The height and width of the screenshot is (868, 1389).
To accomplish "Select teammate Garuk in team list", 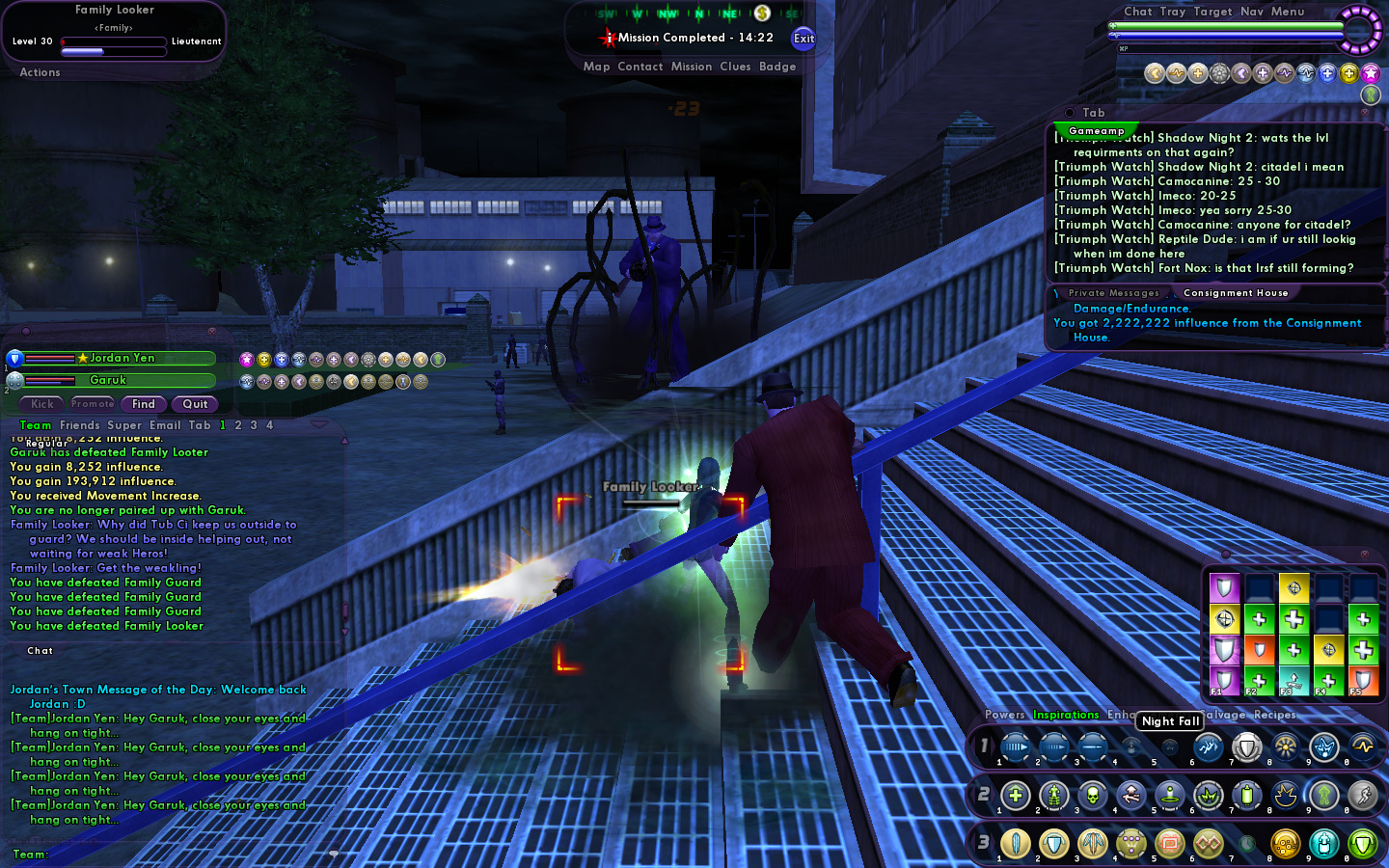I will click(108, 380).
